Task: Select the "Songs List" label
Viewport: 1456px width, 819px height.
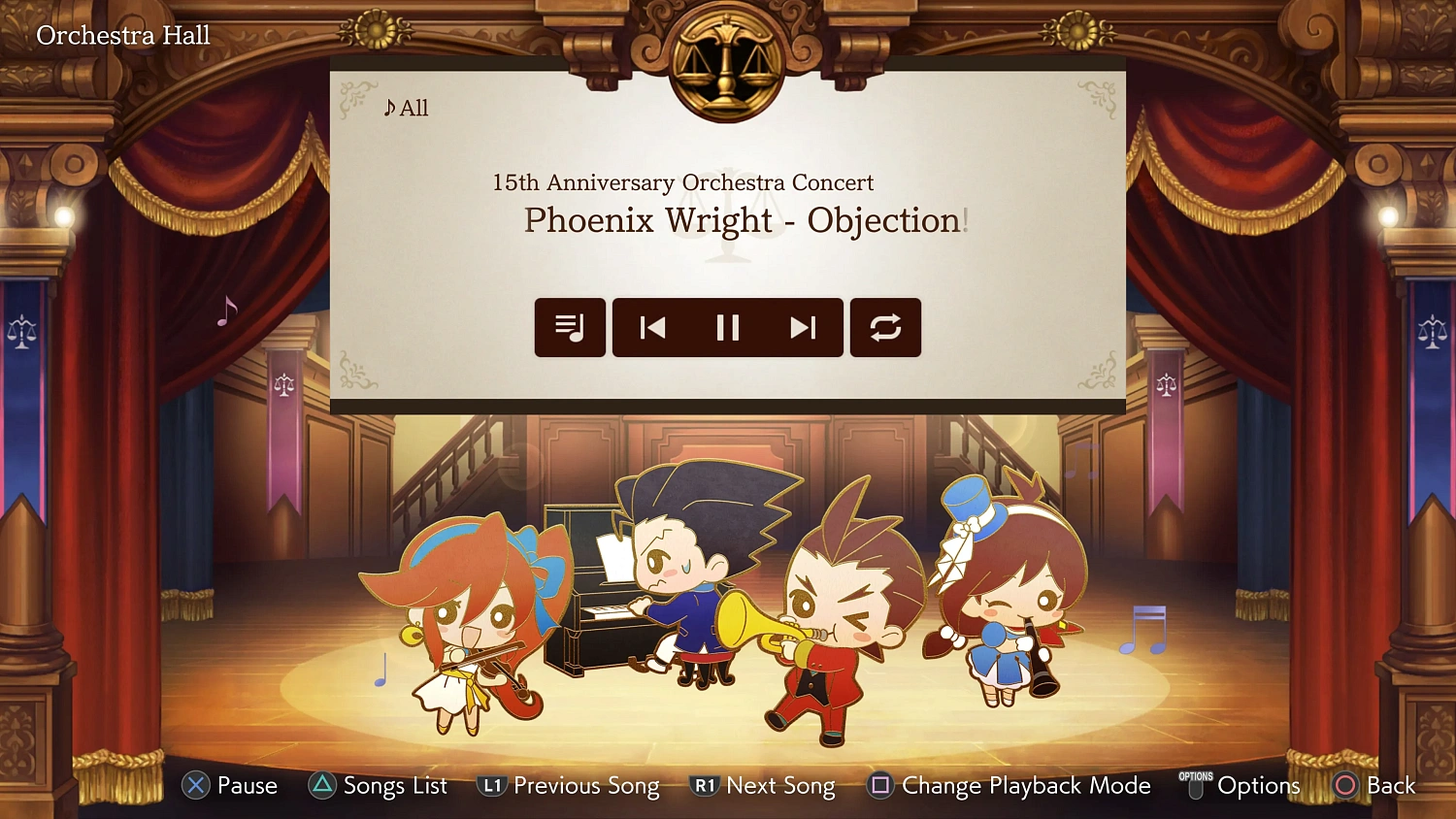Action: [x=394, y=786]
